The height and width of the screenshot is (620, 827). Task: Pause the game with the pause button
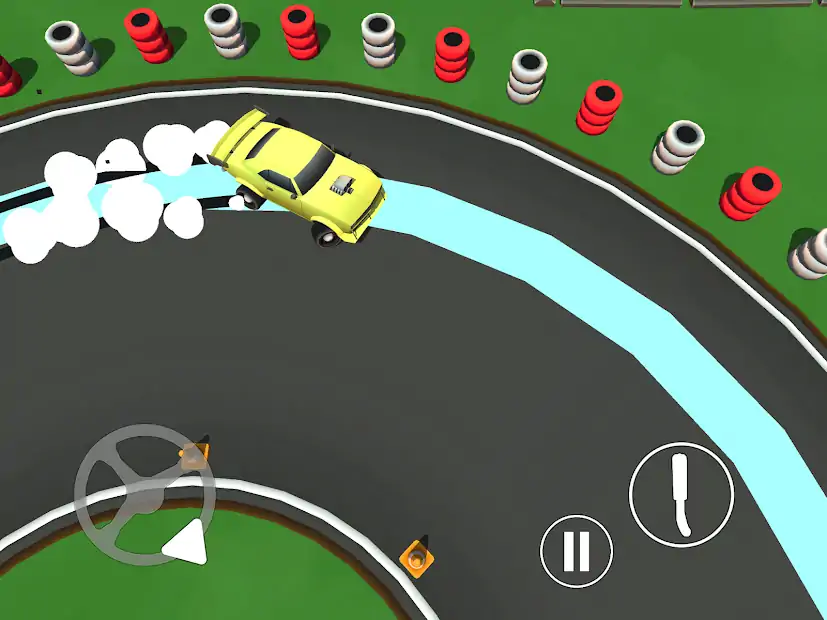(x=577, y=551)
